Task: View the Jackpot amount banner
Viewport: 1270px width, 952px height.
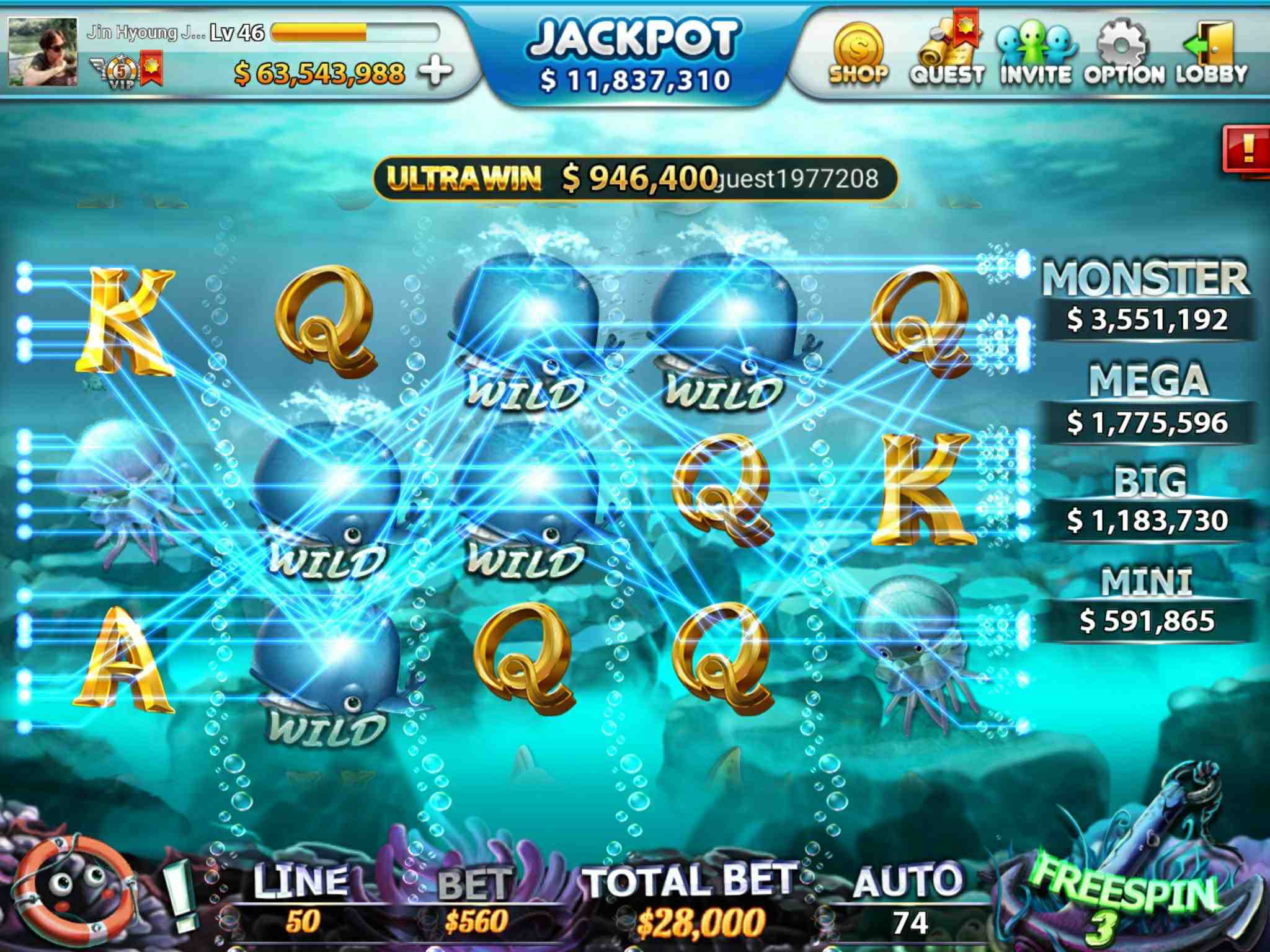Action: point(634,57)
